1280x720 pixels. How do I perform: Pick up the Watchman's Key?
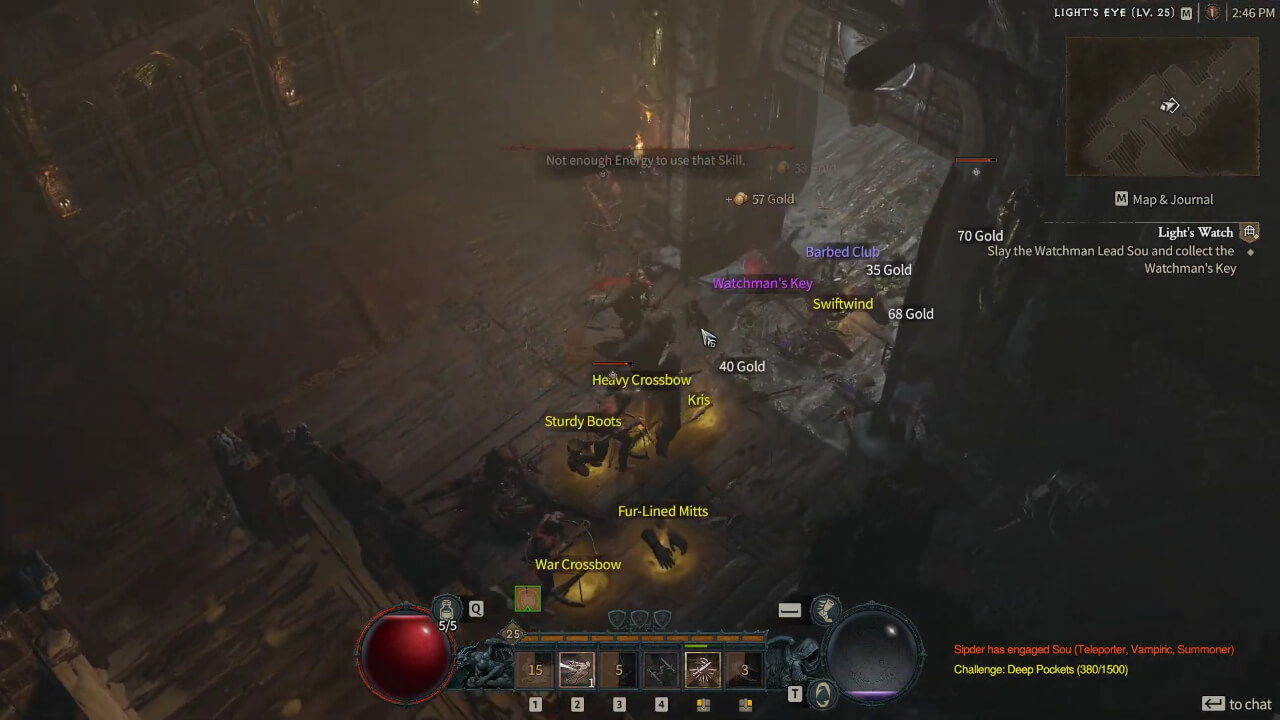point(763,283)
